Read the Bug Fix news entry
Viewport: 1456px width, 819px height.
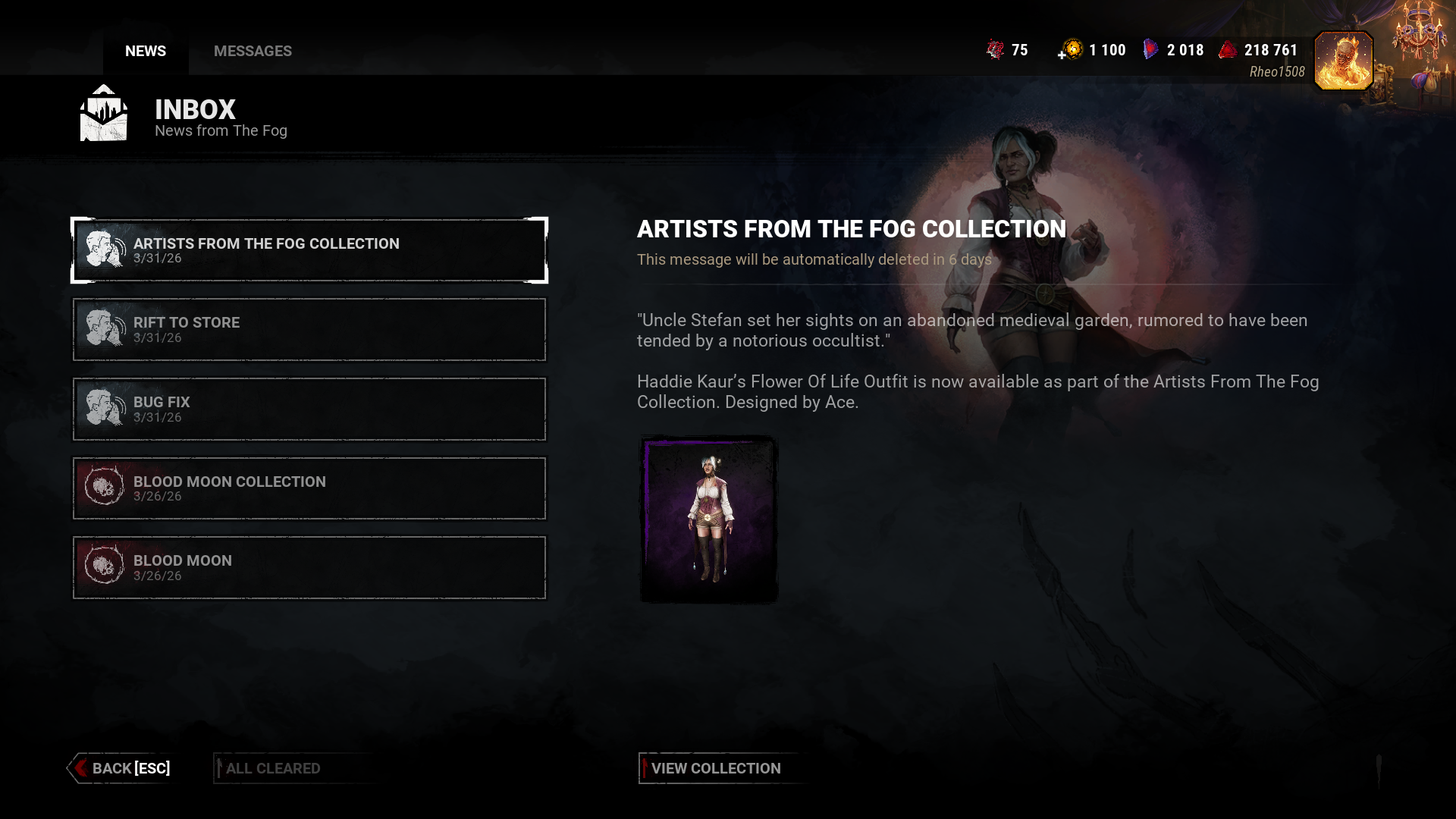tap(309, 409)
